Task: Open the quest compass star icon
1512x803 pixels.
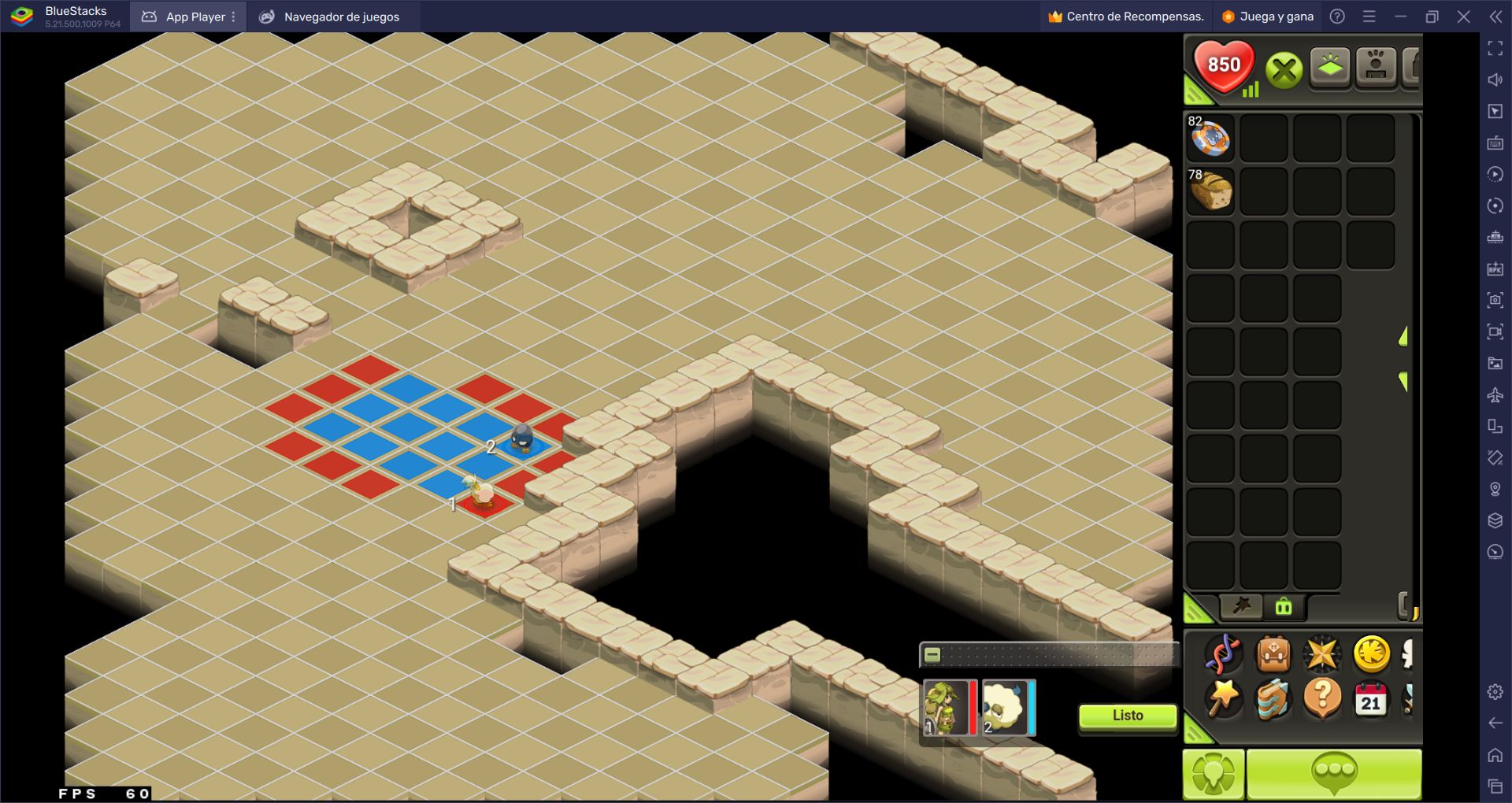Action: point(1322,653)
